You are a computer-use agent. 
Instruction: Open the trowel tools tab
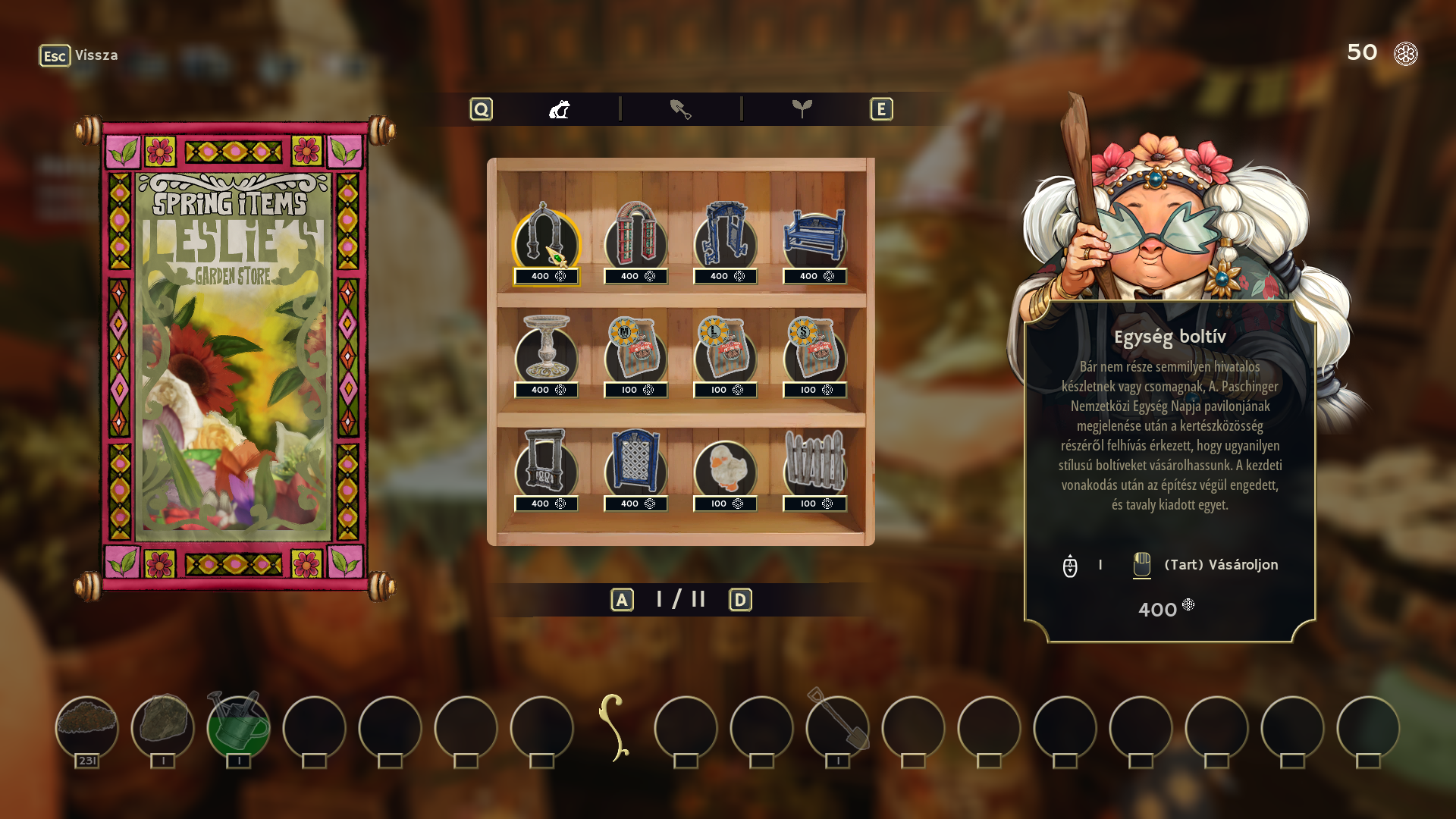(x=680, y=110)
